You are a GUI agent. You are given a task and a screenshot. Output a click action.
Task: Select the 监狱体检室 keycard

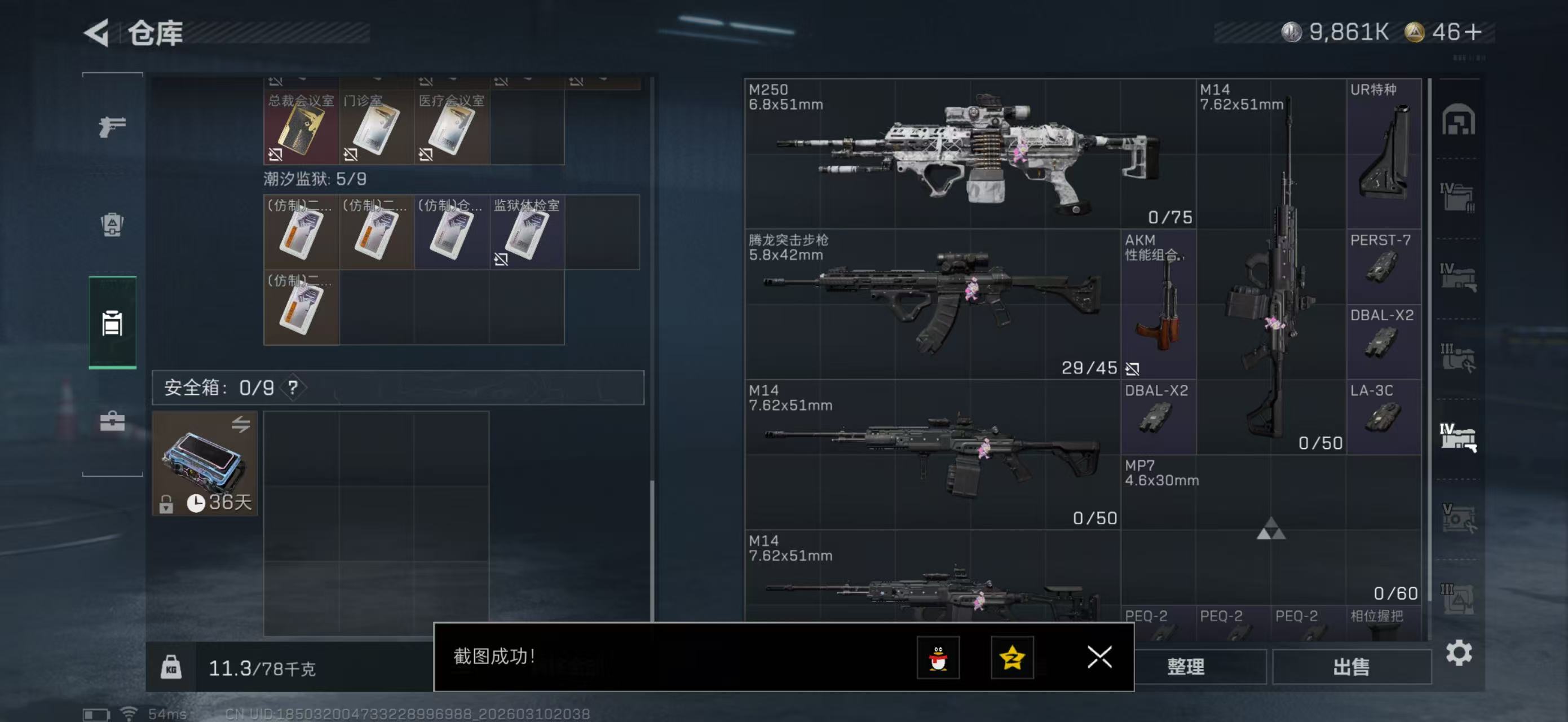527,233
